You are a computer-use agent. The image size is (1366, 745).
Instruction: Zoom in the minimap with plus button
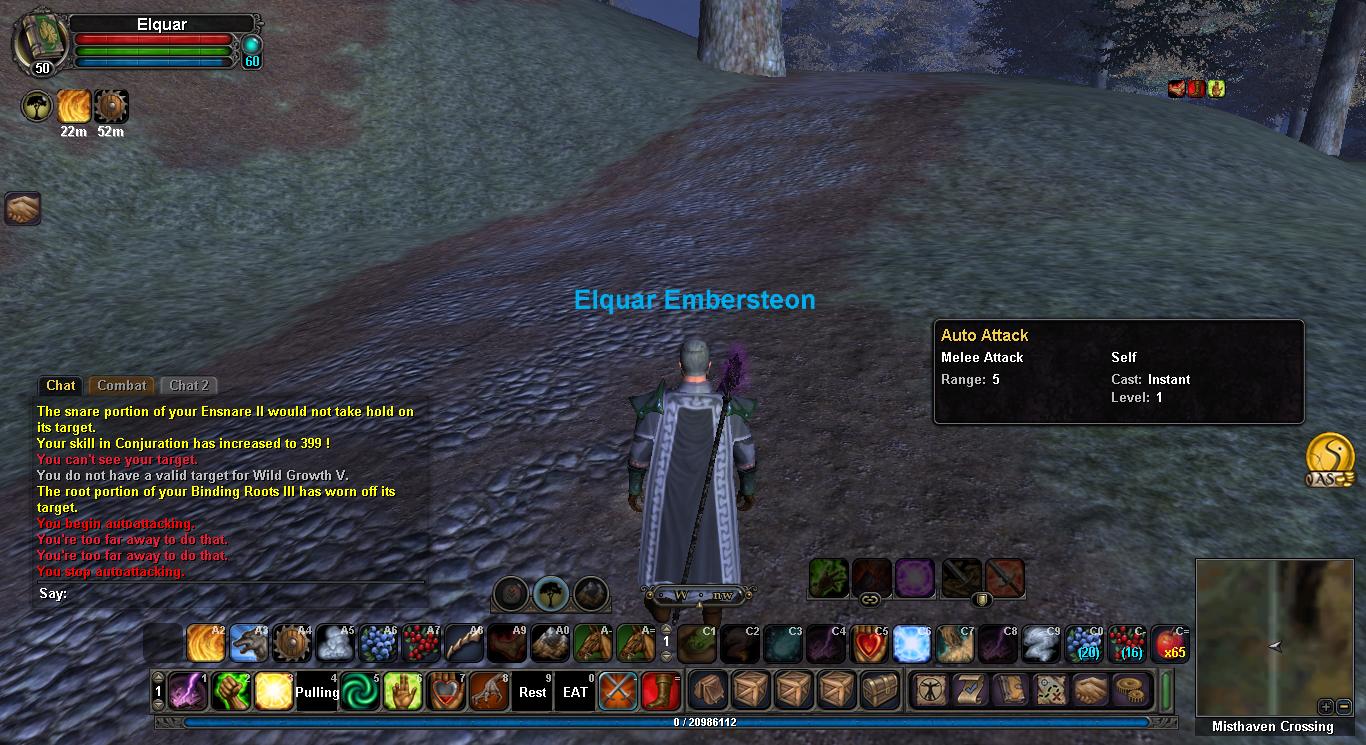(x=1325, y=706)
